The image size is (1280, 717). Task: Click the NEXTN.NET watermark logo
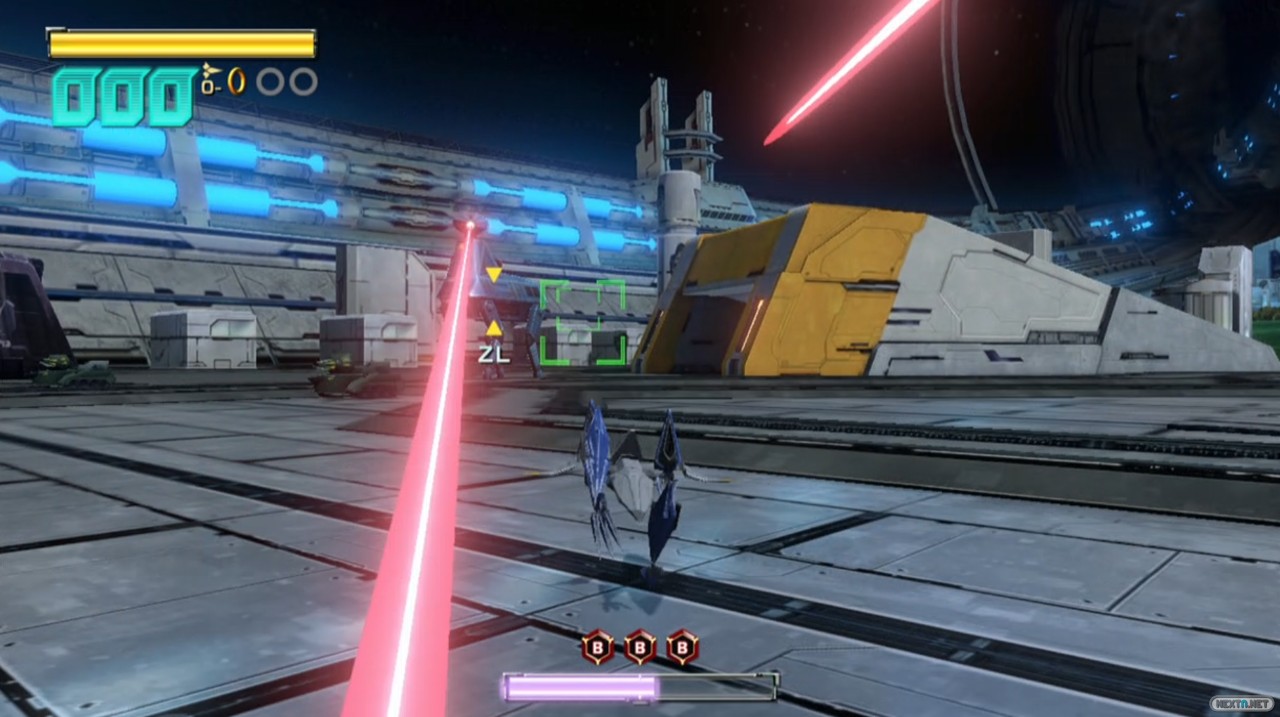pos(1242,703)
